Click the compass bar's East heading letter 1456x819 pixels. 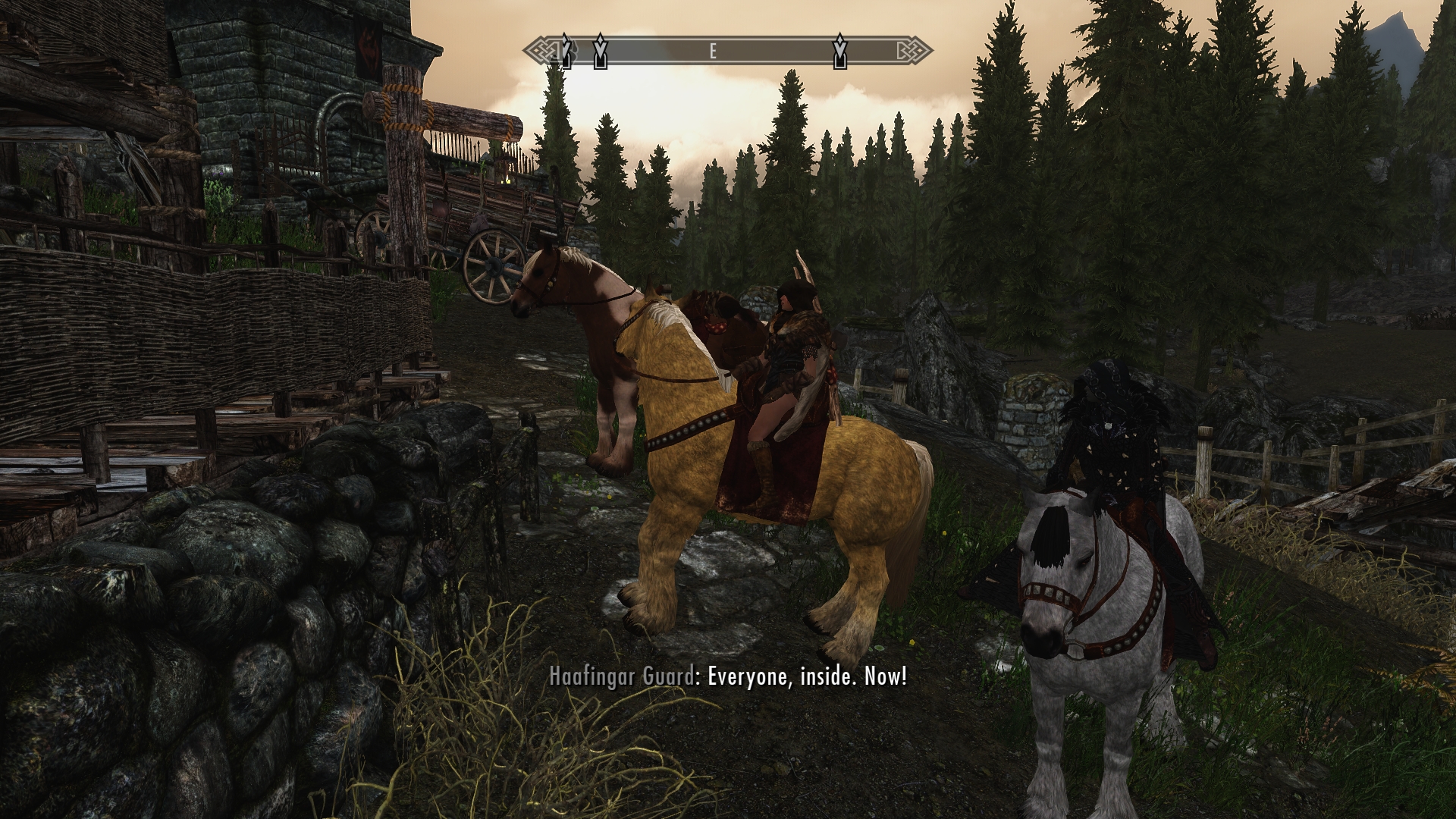(713, 52)
